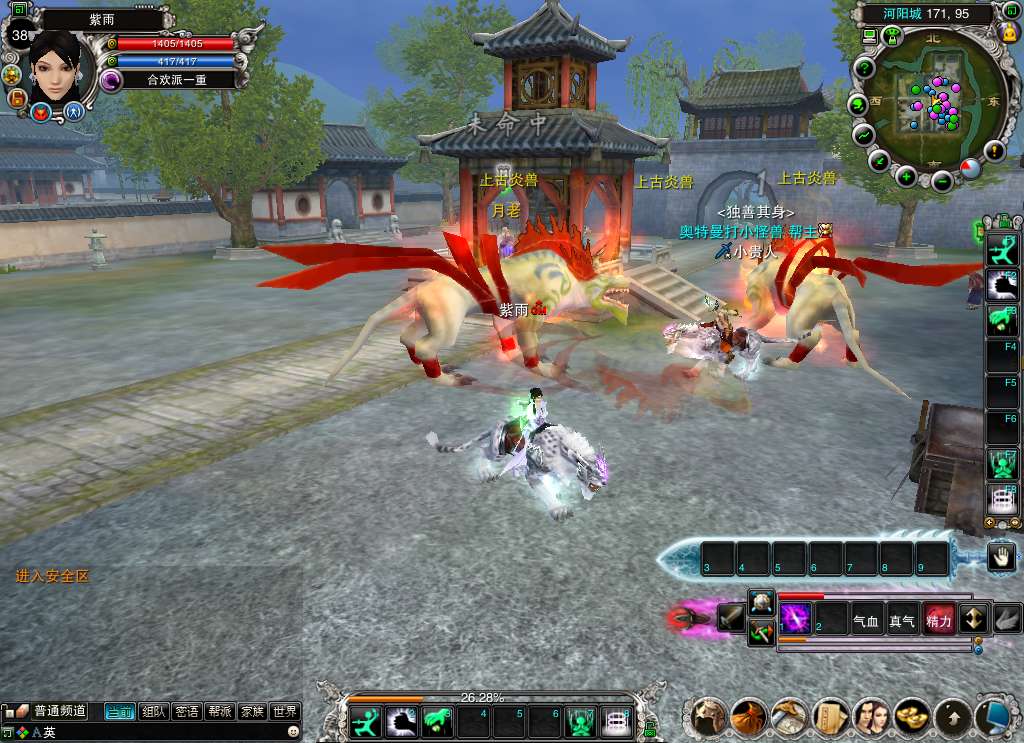The height and width of the screenshot is (743, 1024).
Task: Zoom out the minimap with the minus button
Action: [941, 181]
